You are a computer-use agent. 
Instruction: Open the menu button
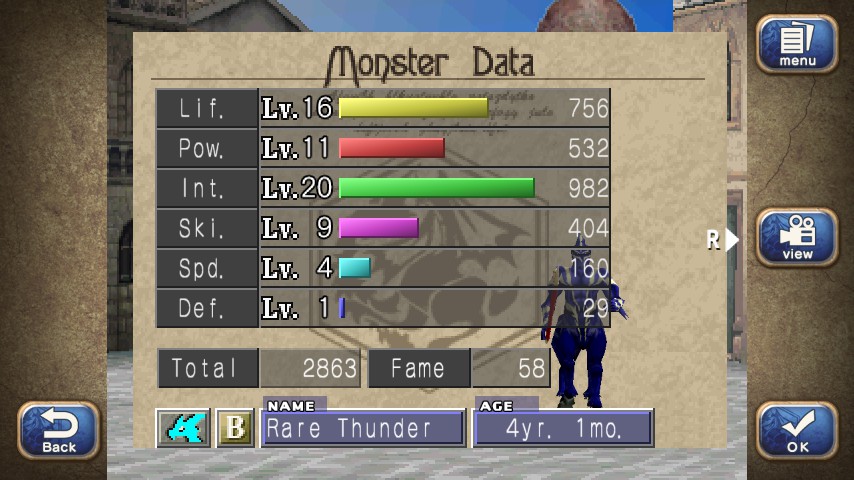(796, 44)
